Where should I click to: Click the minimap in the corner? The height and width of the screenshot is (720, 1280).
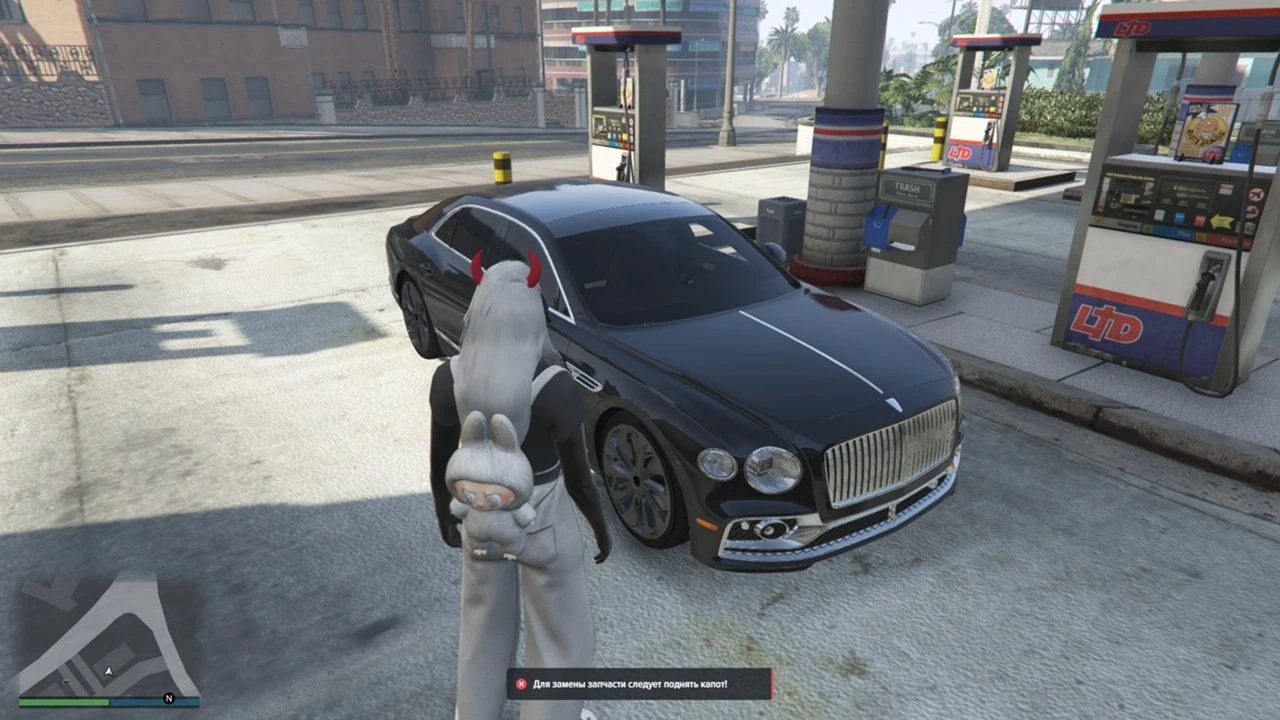point(108,636)
